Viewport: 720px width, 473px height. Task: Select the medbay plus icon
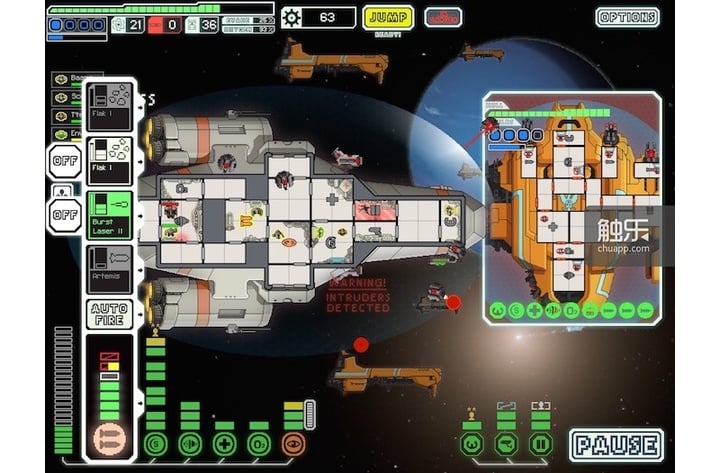tap(224, 444)
